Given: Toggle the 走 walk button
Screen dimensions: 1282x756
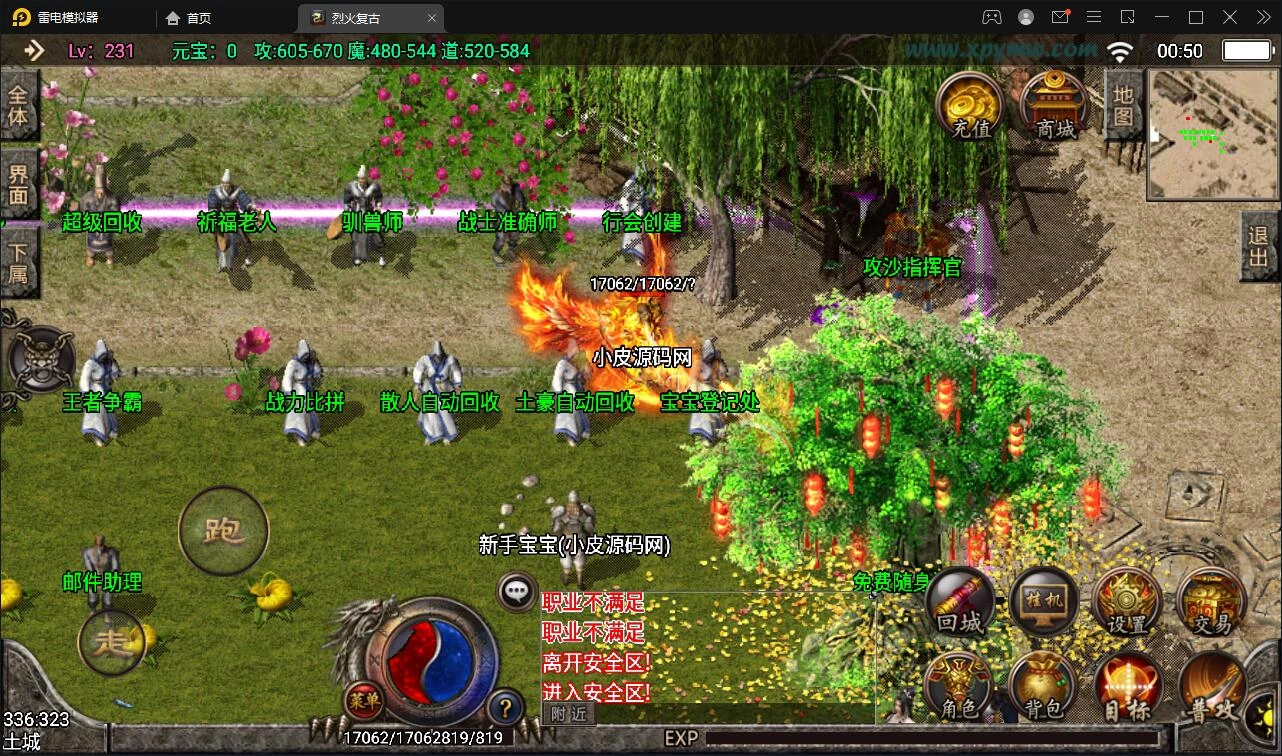Looking at the screenshot, I should pos(112,643).
